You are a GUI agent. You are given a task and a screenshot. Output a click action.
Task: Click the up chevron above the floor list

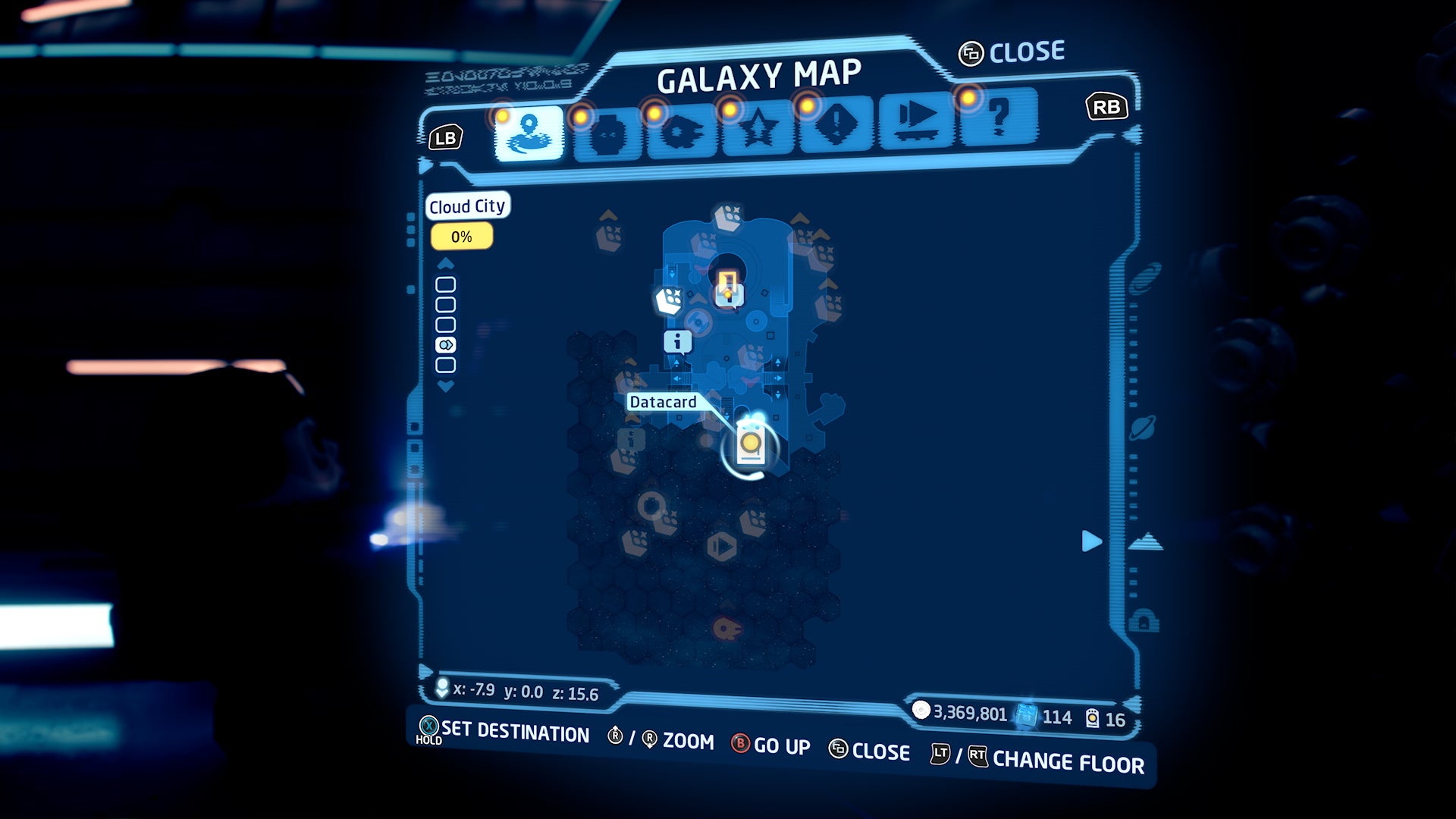445,263
